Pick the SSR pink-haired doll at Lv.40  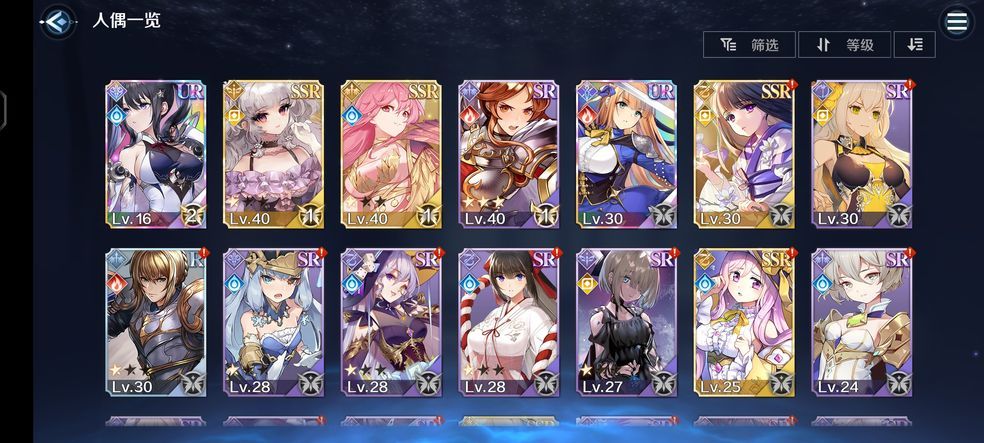point(391,154)
